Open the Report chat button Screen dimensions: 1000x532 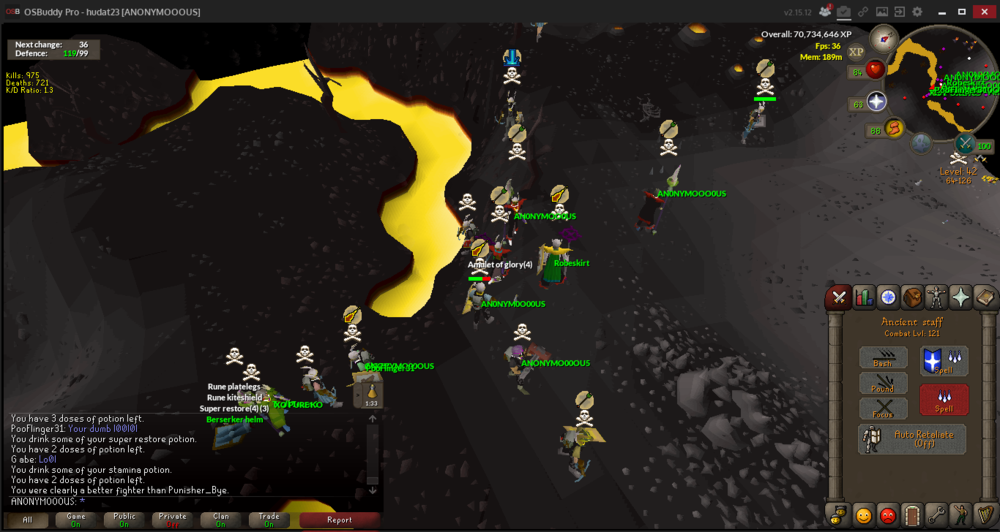tap(339, 520)
